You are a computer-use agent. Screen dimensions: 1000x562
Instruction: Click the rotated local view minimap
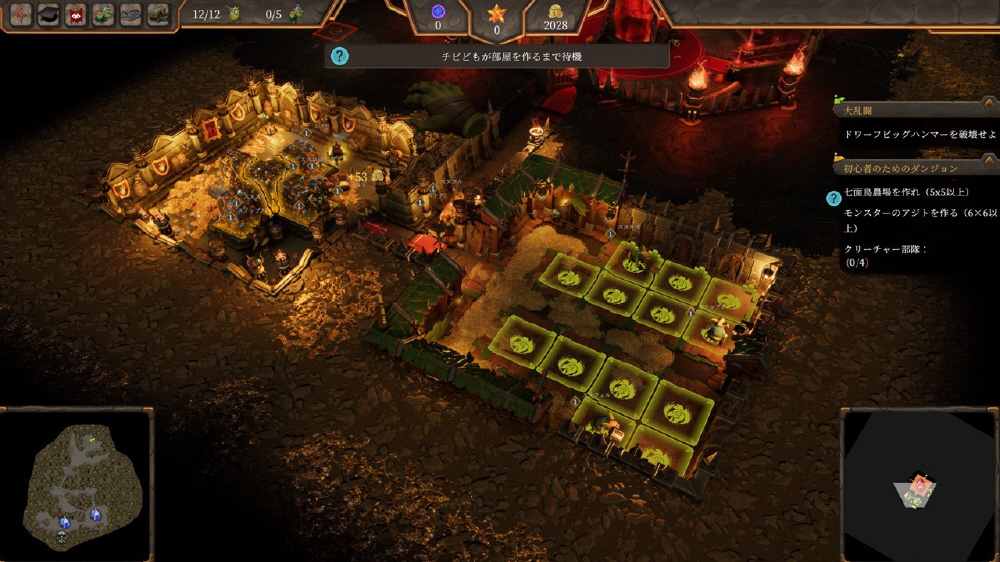919,486
